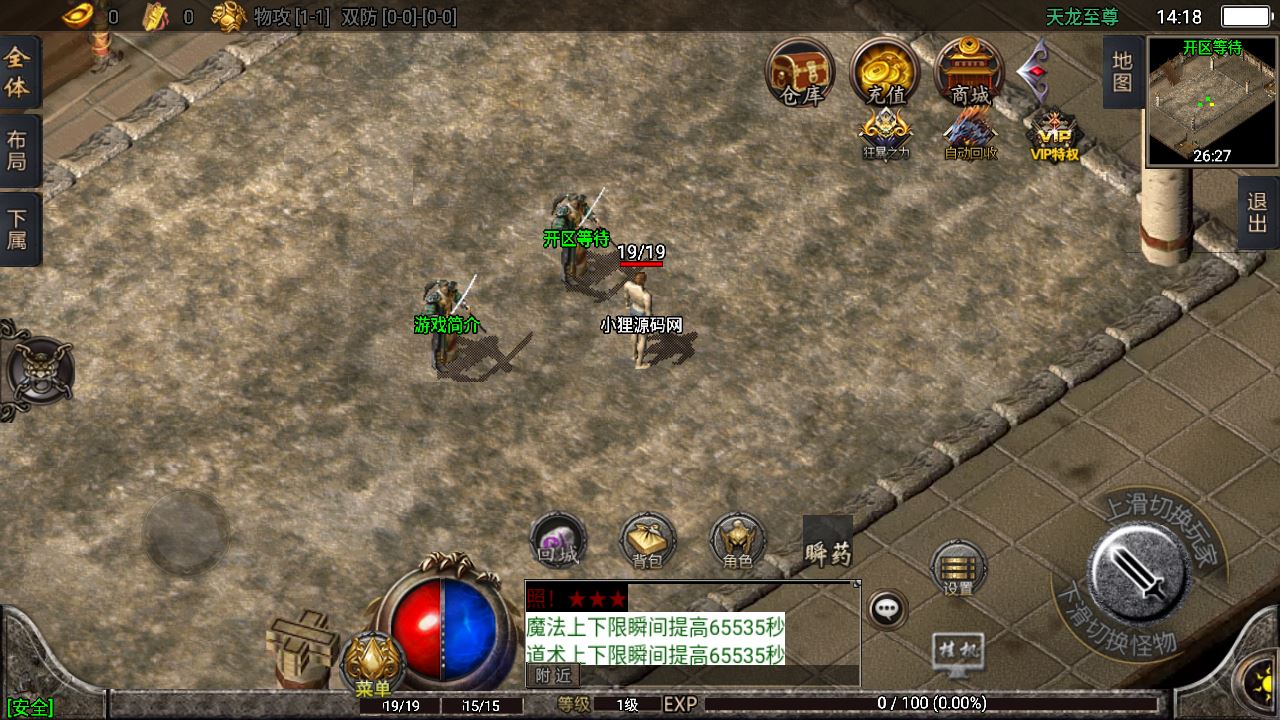Image resolution: width=1280 pixels, height=720 pixels.
Task: Open the 充值 recharge gold icon
Action: [x=885, y=72]
